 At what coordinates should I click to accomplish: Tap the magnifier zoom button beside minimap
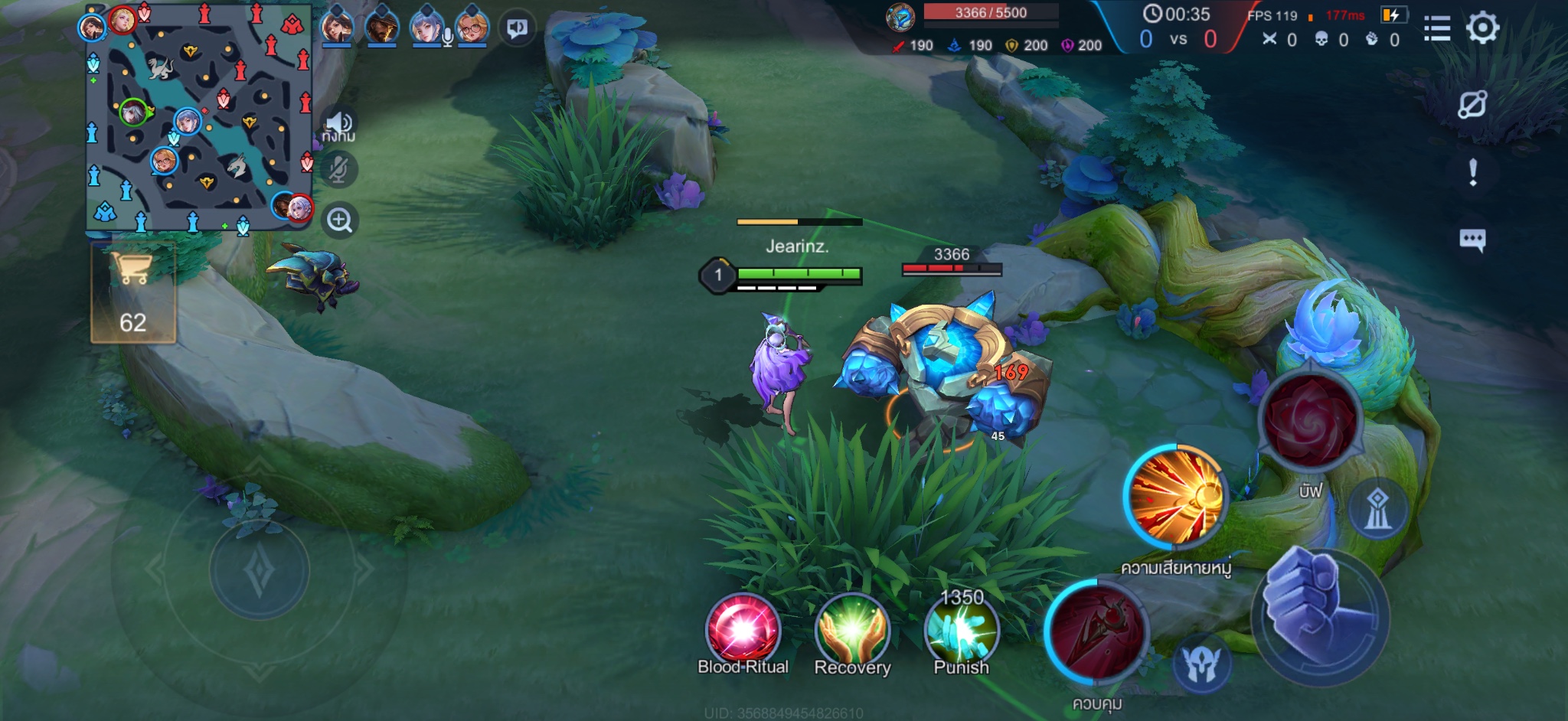coord(339,220)
